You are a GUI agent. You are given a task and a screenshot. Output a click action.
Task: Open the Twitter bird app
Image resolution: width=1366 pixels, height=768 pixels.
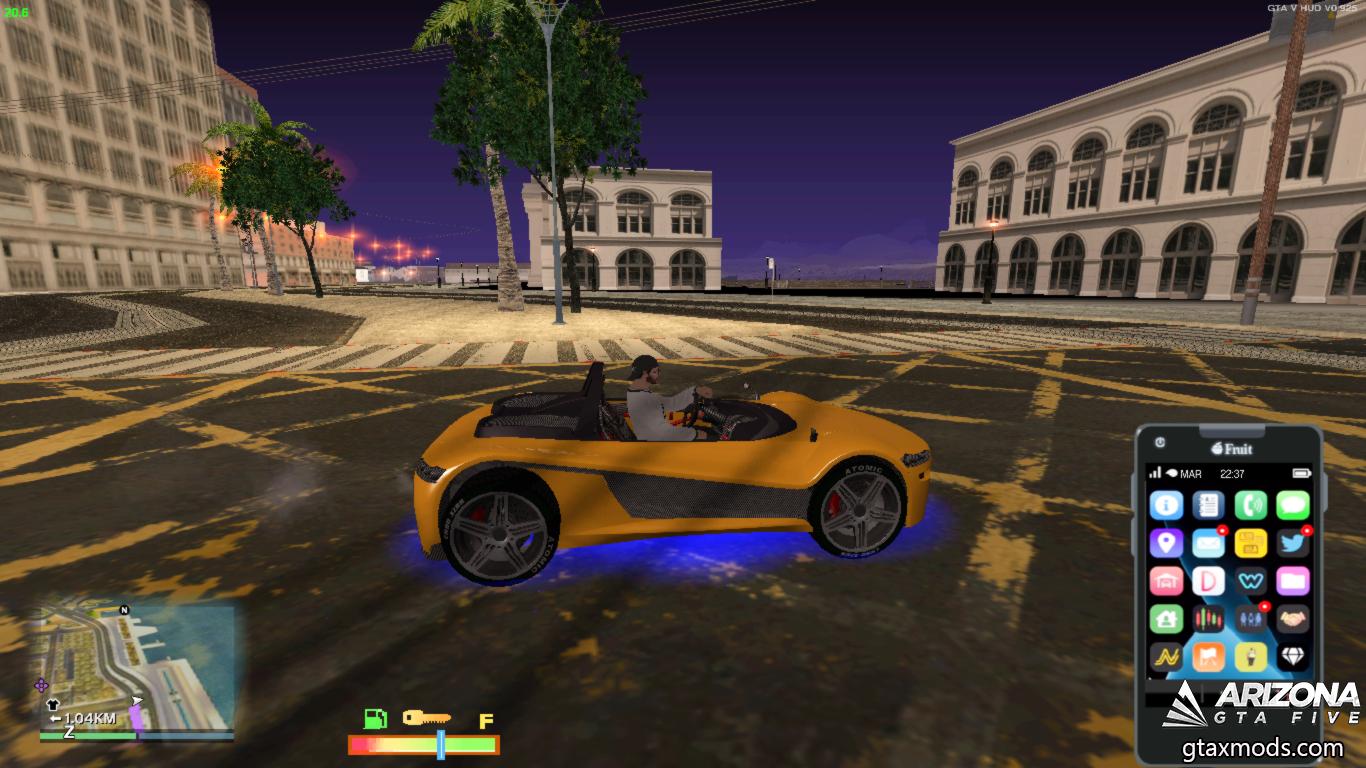point(1292,543)
